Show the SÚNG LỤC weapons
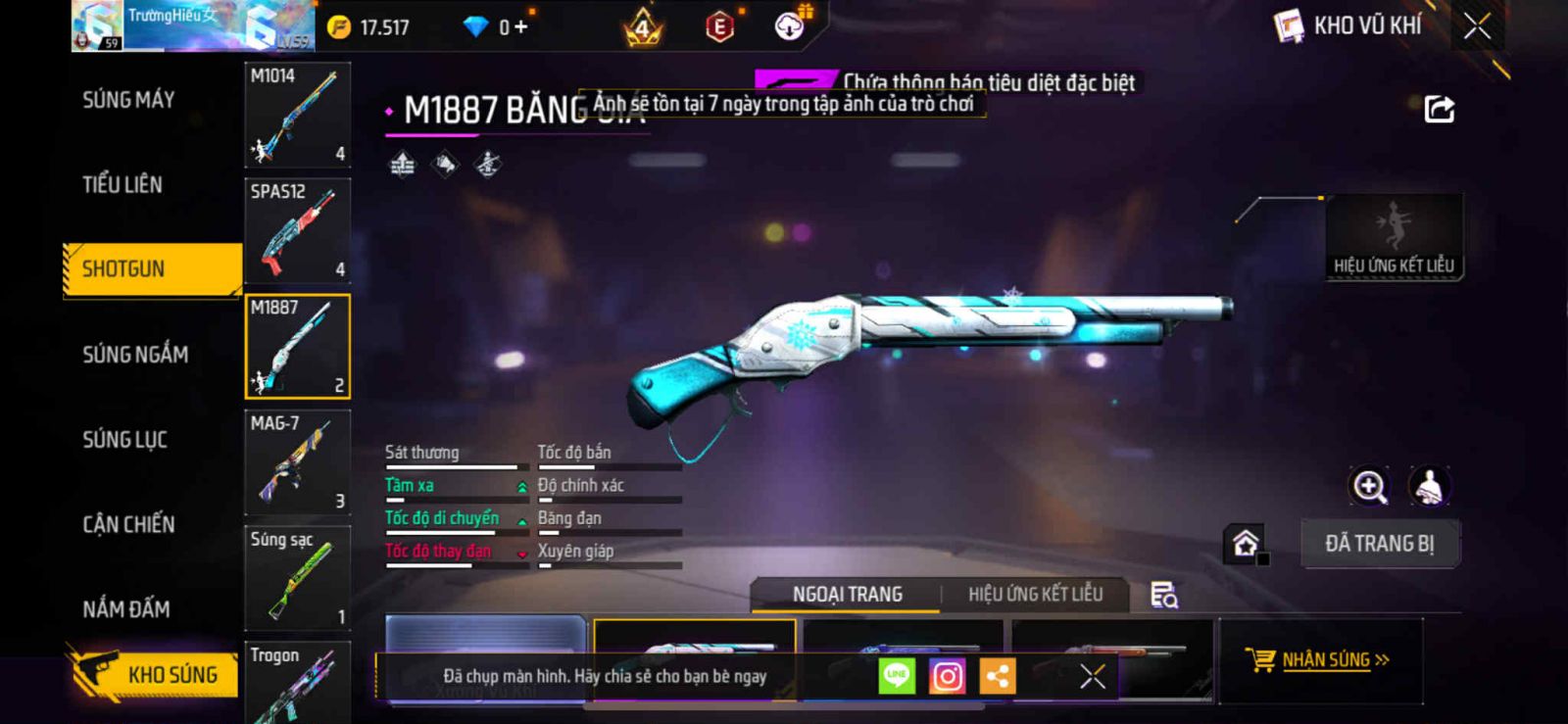Screen dimensions: 1568x724 coord(124,440)
